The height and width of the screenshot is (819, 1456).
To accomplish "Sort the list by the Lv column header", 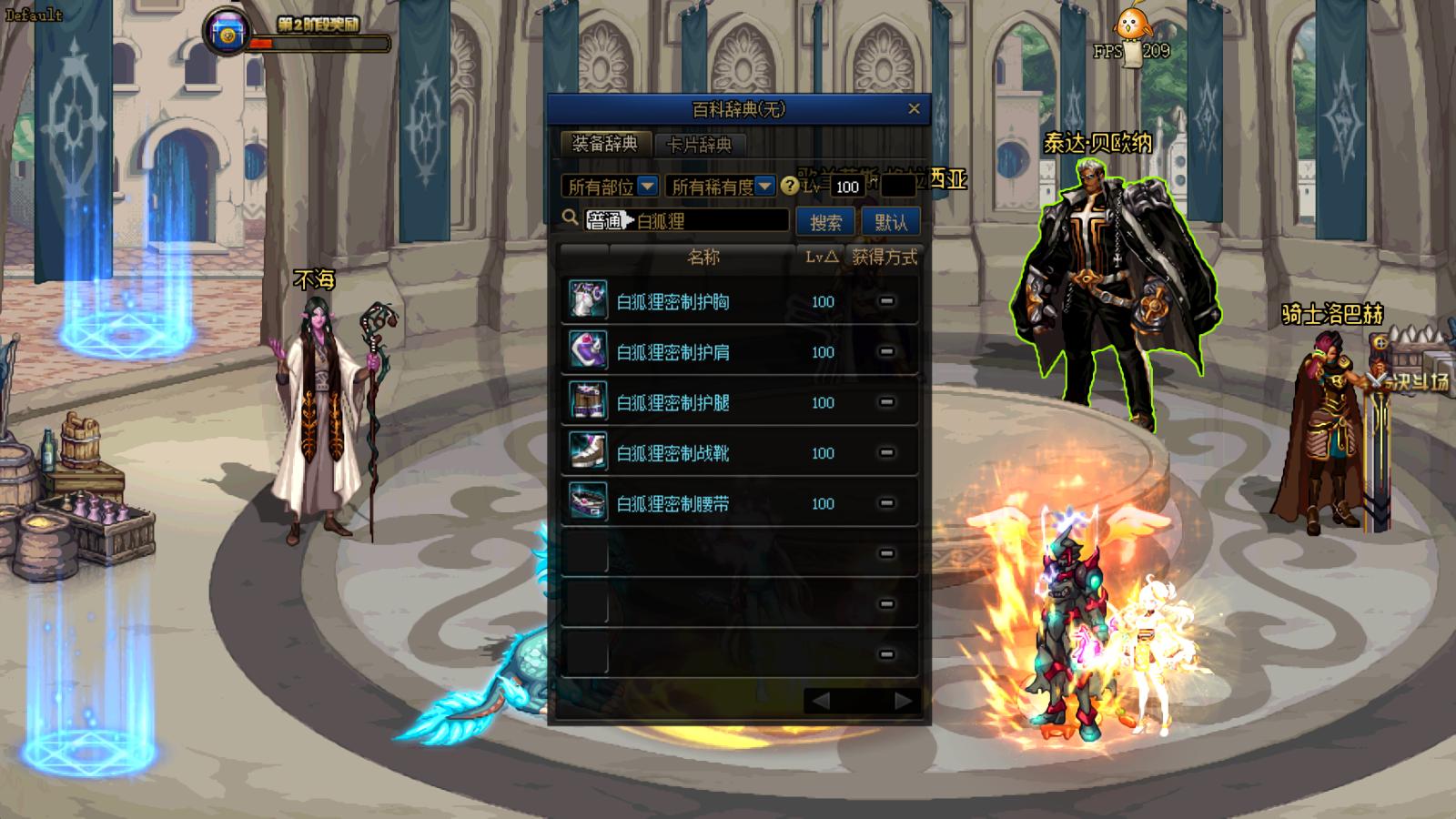I will 821,258.
